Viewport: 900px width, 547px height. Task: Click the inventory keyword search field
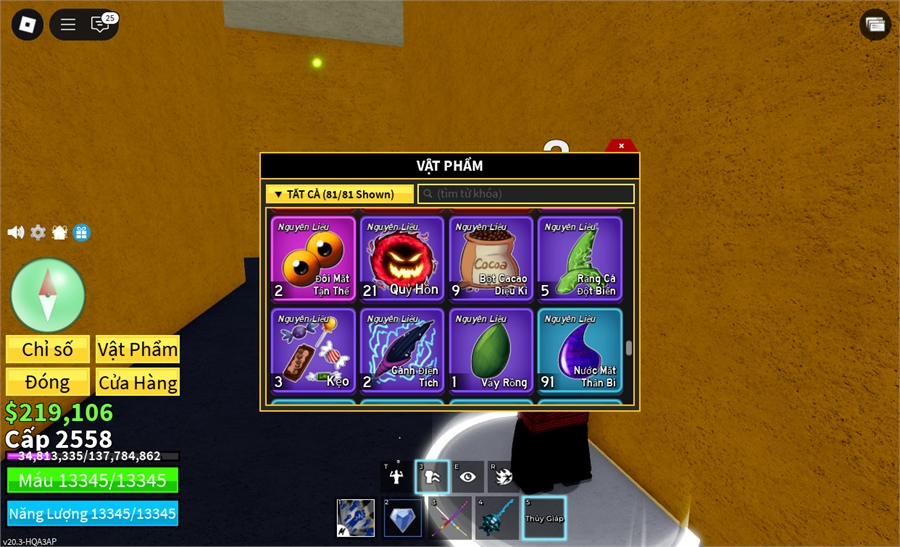[526, 194]
